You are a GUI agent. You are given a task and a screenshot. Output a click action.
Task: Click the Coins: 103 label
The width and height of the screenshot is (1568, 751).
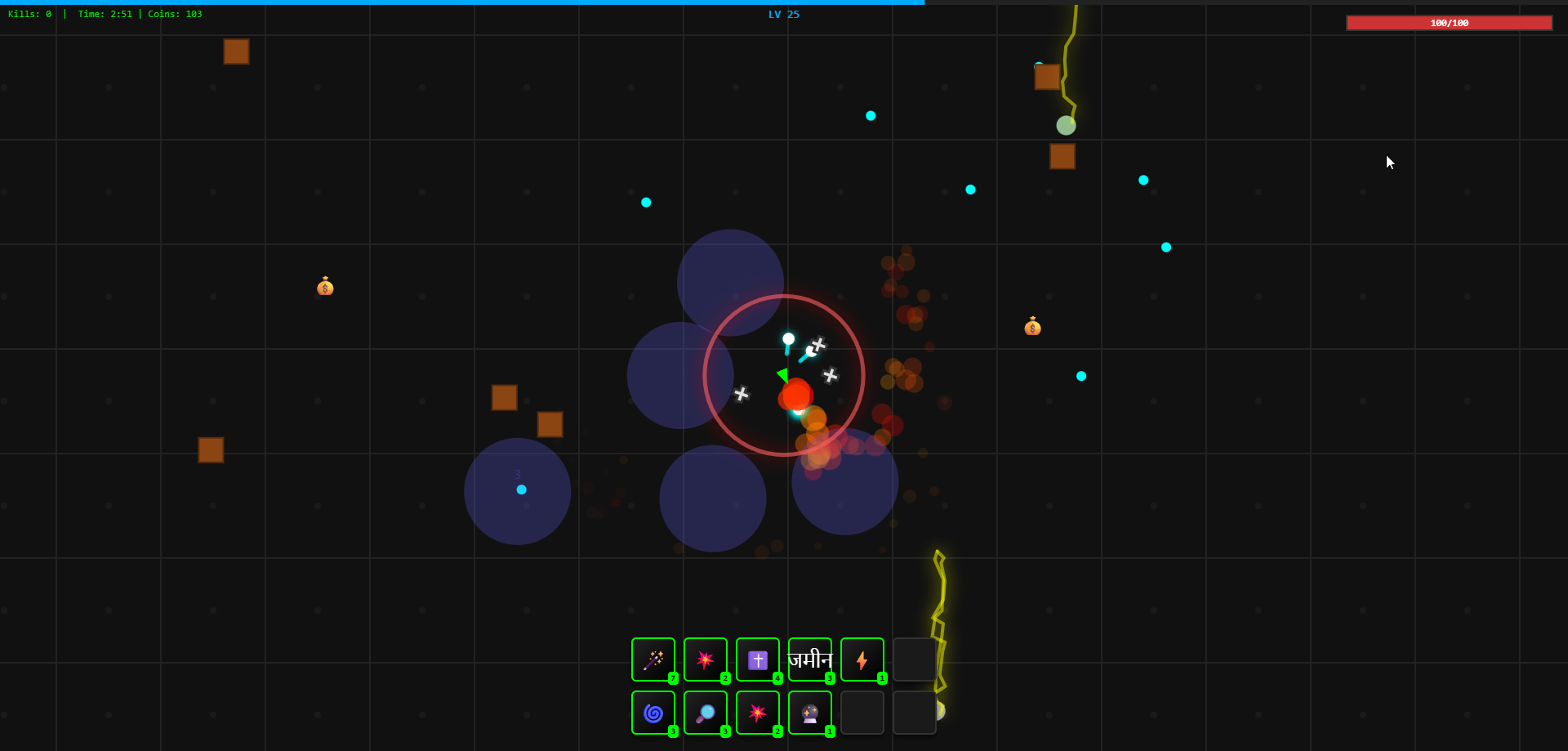click(x=176, y=14)
